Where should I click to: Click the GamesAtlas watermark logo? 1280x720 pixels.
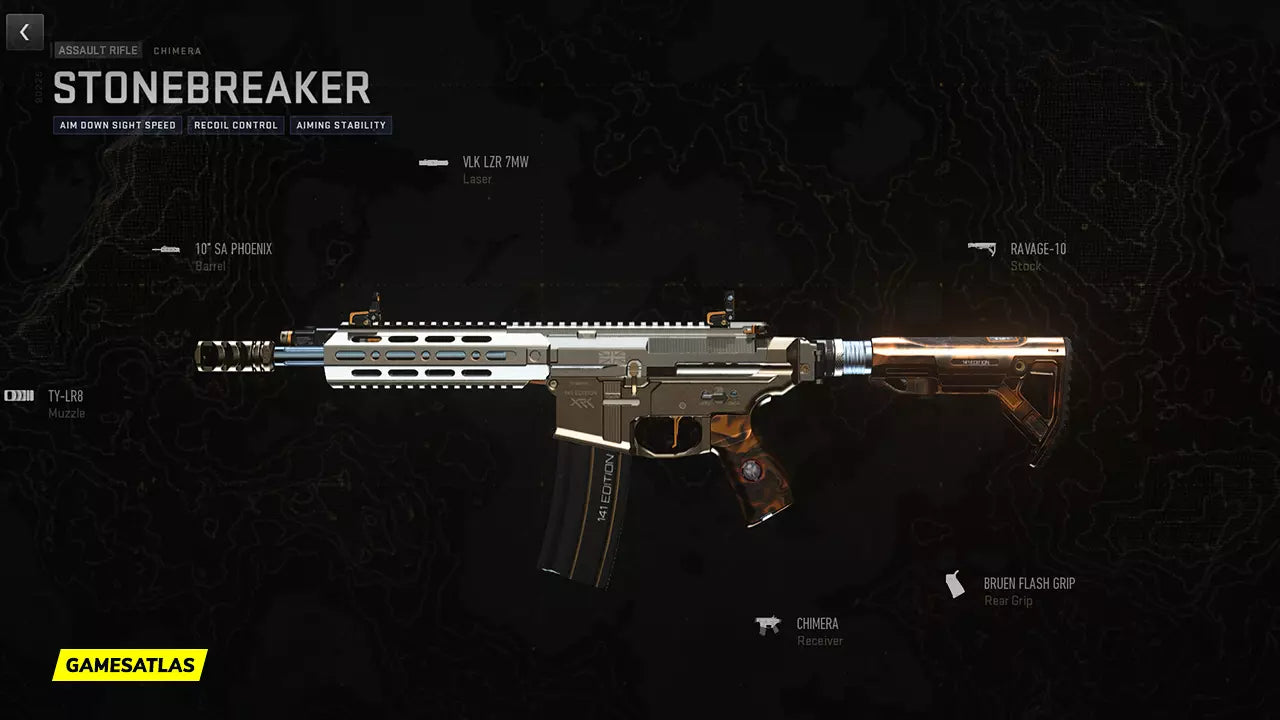coord(130,665)
